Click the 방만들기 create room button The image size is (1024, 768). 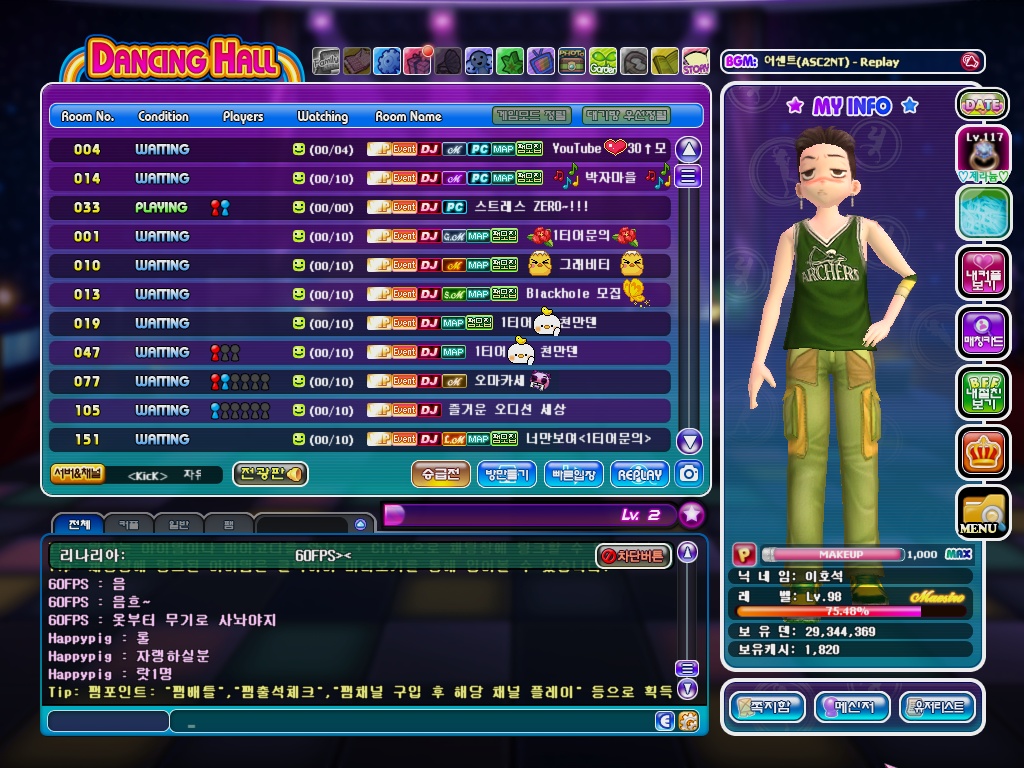pos(507,474)
